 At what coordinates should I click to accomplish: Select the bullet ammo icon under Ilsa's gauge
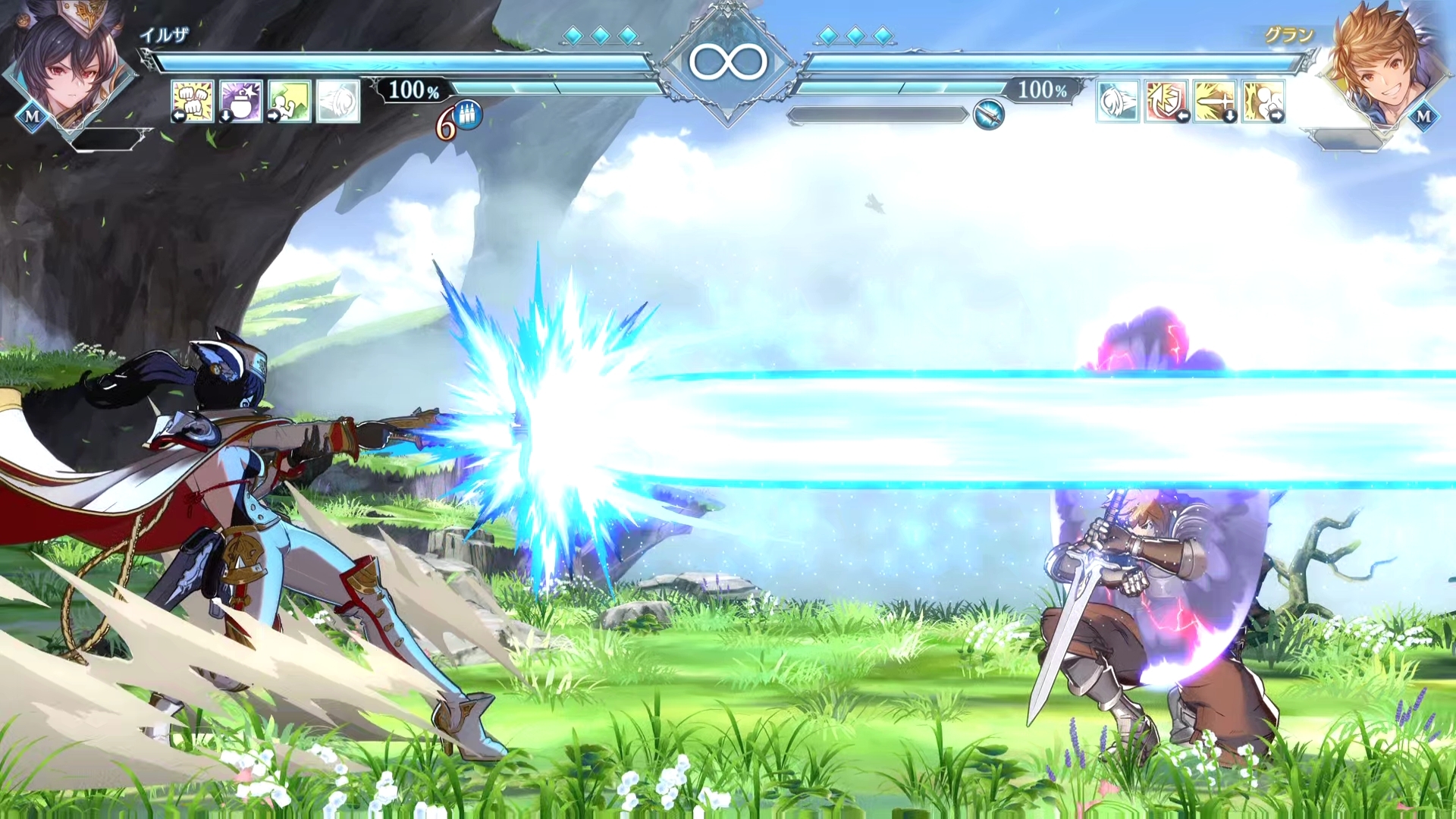point(467,118)
